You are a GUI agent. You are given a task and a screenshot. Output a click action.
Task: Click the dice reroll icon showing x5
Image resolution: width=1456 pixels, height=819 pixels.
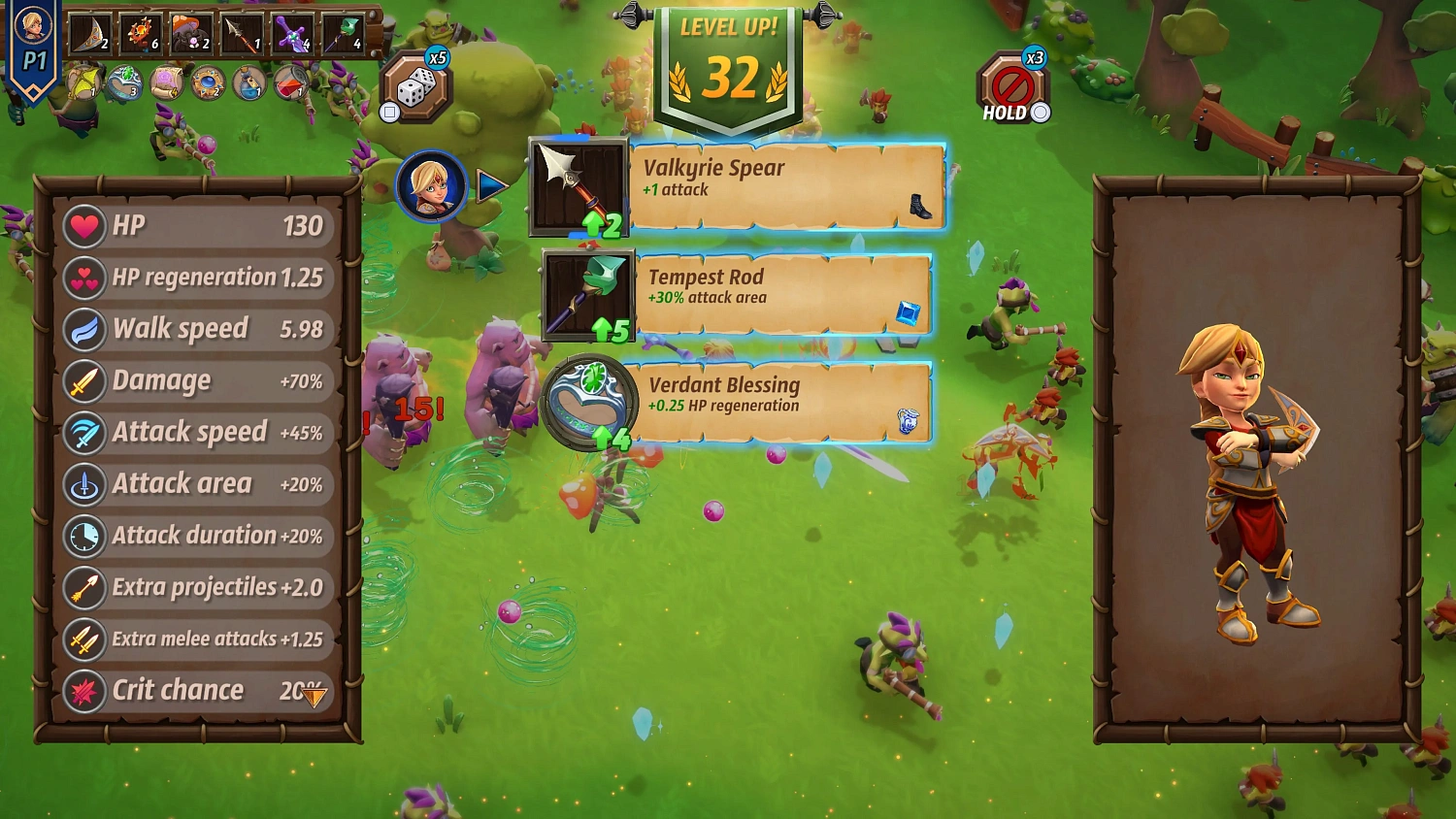419,85
